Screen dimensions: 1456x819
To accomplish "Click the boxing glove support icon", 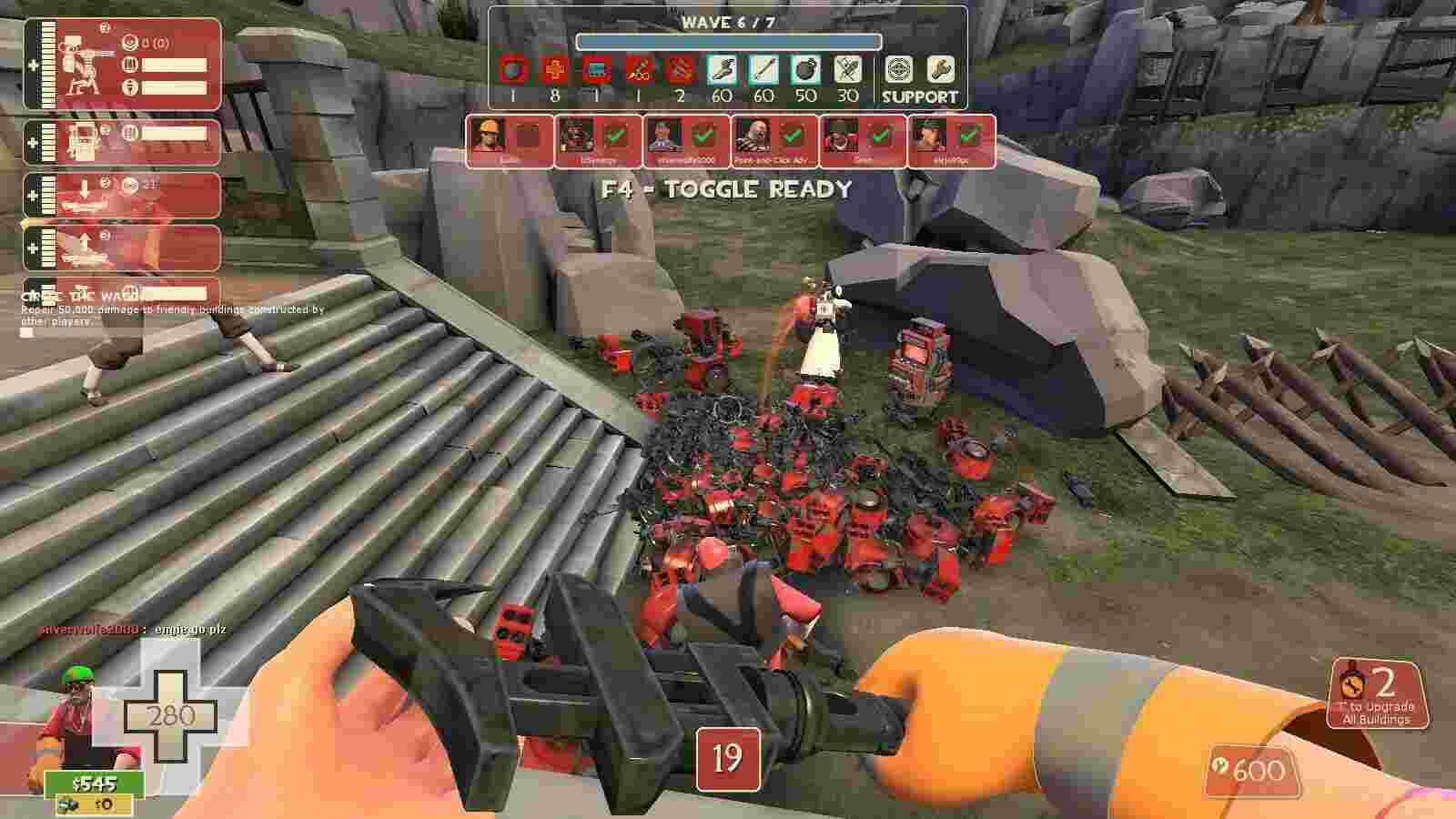I will coord(941,70).
